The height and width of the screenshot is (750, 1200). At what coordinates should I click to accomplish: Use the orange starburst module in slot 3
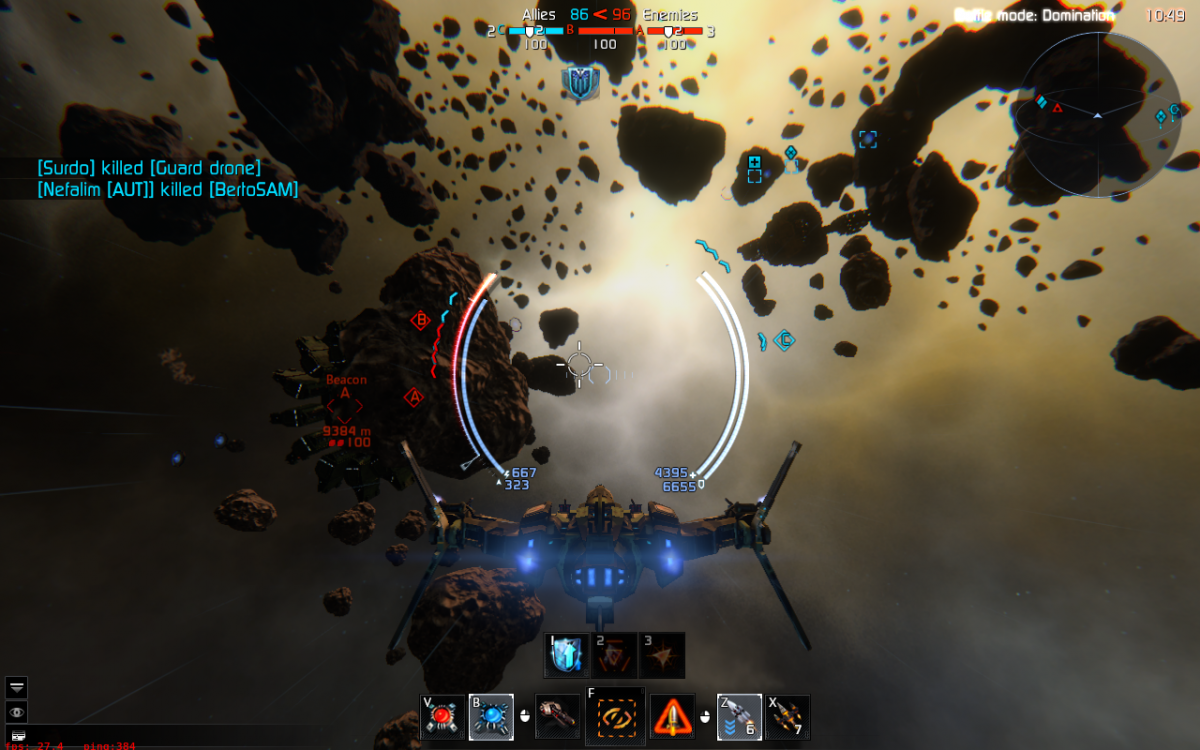(x=662, y=655)
